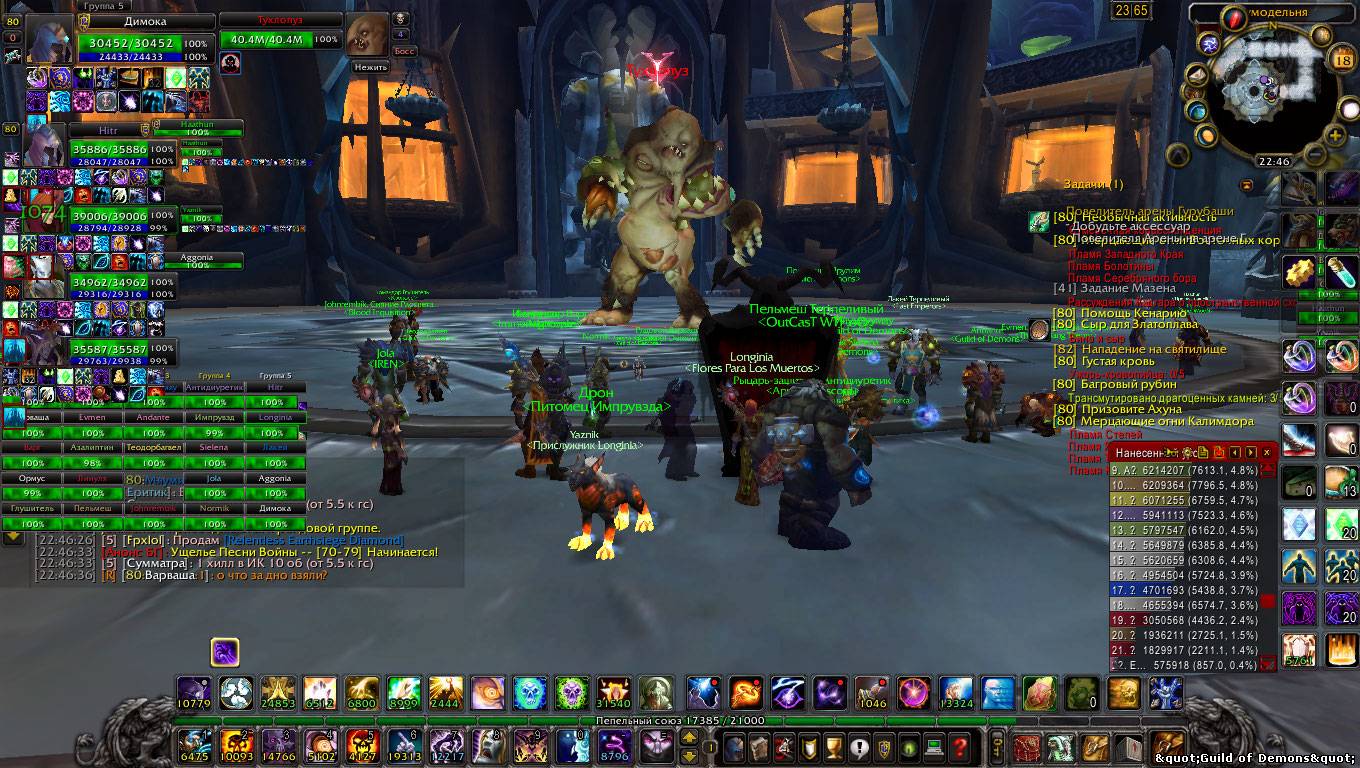This screenshot has width=1360, height=768.
Task: Open the calendar showing day 18
Action: coord(1343,61)
